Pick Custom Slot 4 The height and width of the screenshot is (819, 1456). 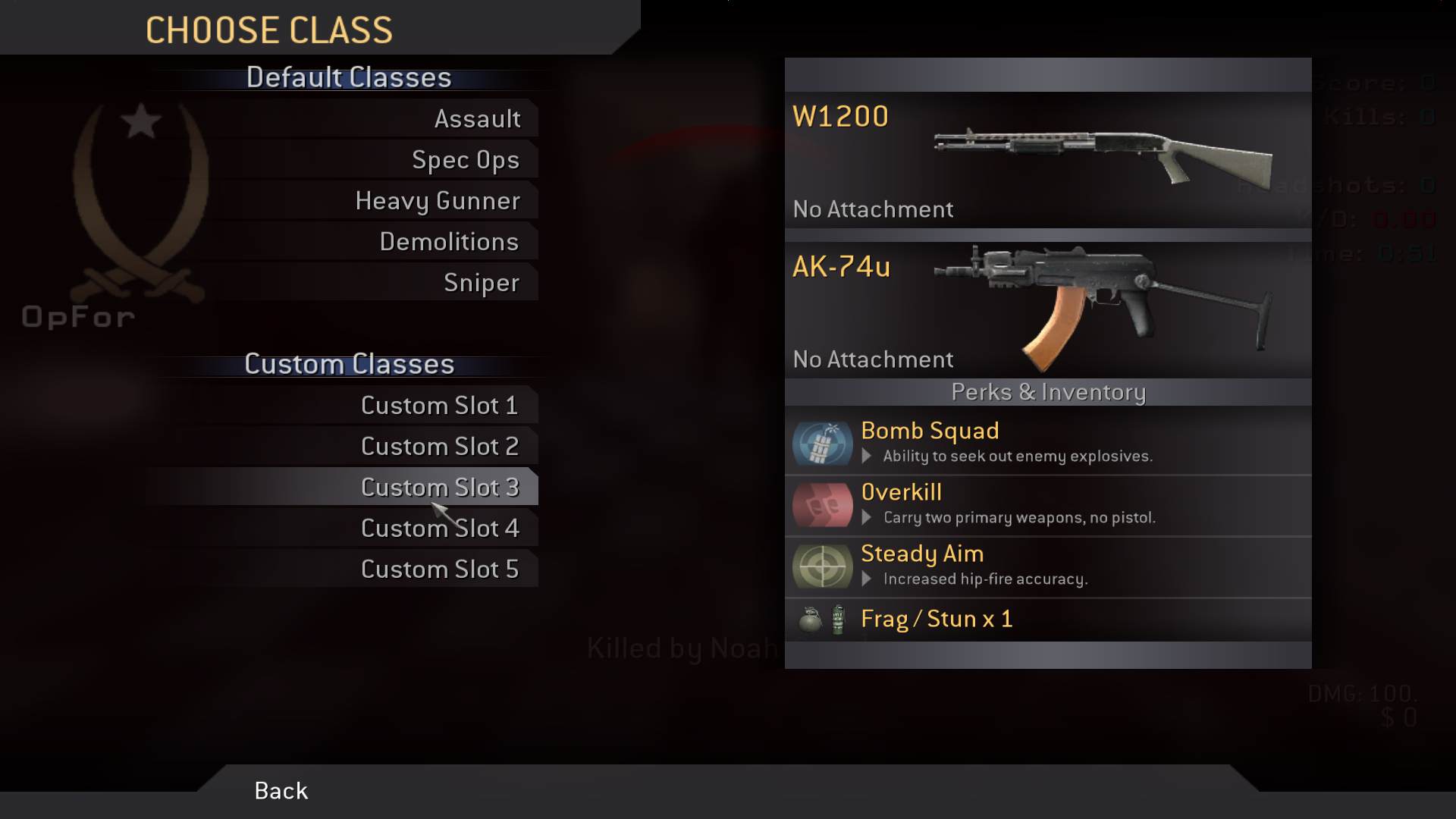(440, 529)
